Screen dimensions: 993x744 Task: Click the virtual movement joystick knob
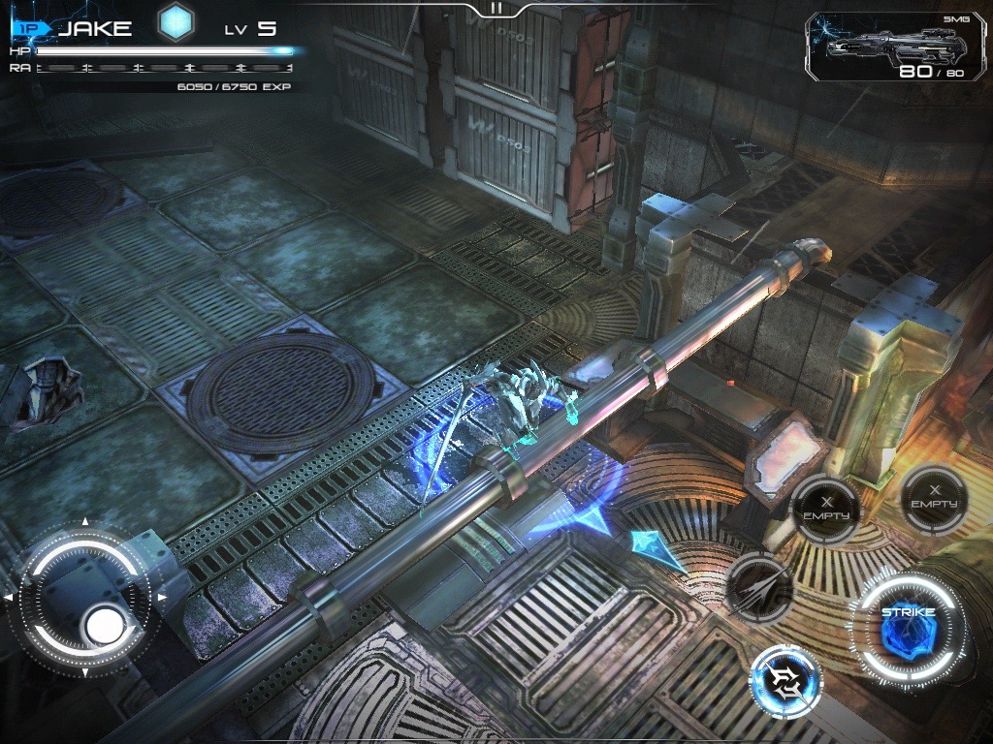(104, 626)
